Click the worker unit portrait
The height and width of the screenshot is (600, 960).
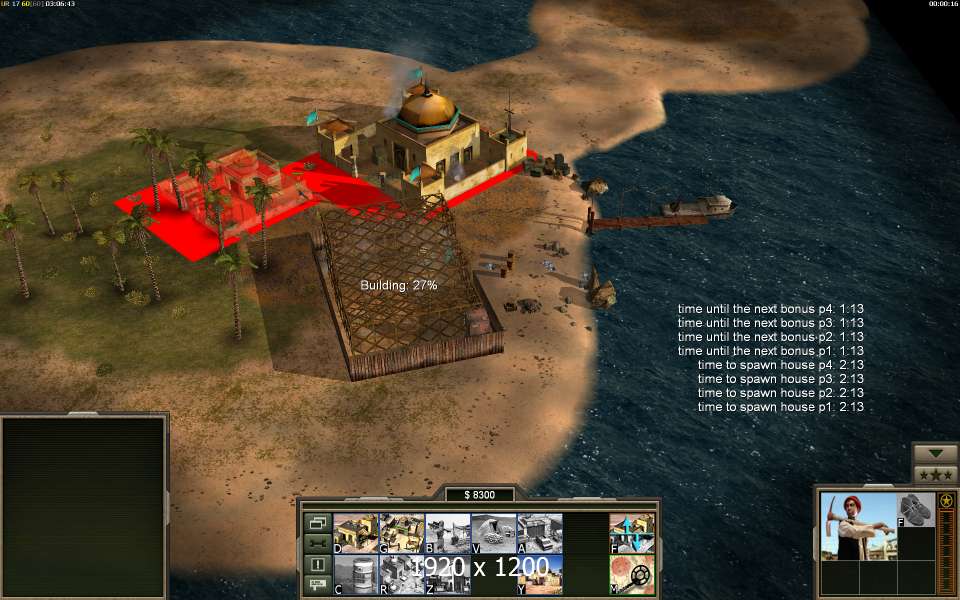[857, 526]
